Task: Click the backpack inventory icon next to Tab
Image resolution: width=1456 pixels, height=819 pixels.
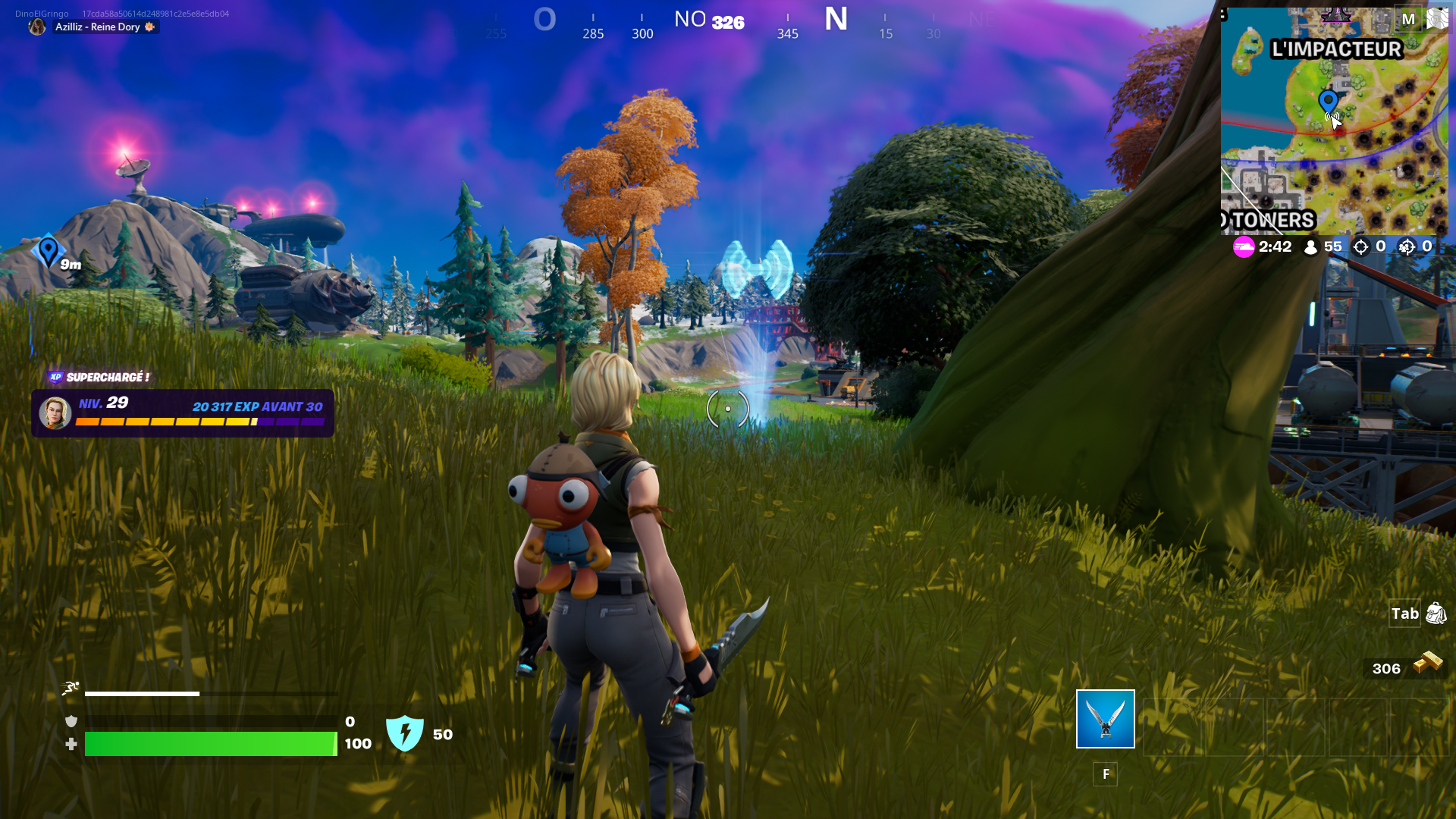Action: [x=1436, y=613]
